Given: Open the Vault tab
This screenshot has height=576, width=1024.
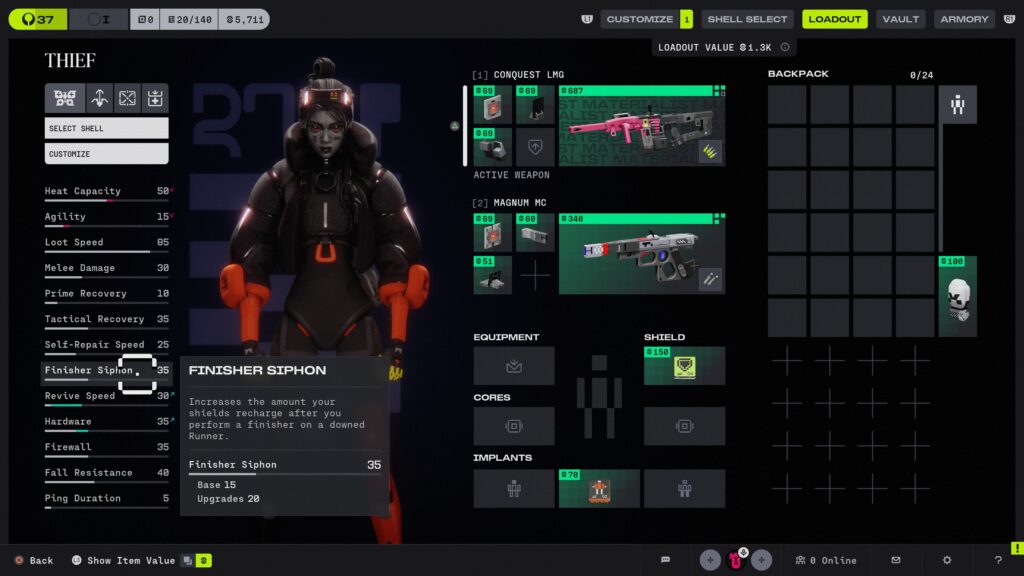Looking at the screenshot, I should 900,19.
